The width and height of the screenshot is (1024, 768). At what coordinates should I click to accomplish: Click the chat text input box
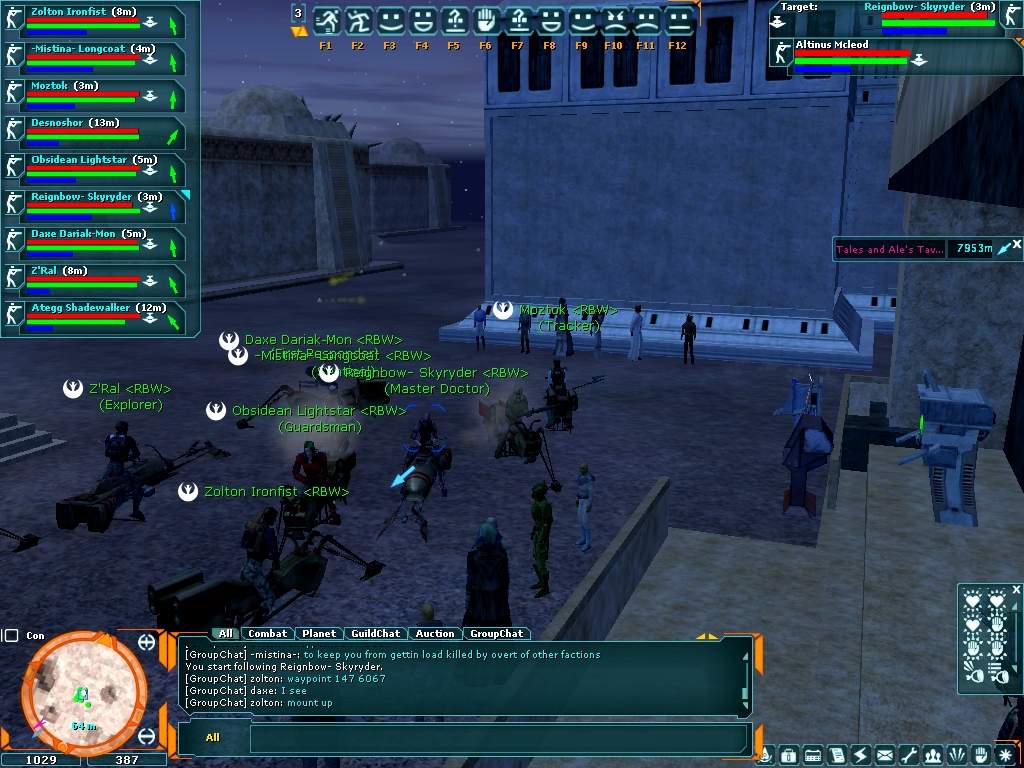[x=498, y=738]
